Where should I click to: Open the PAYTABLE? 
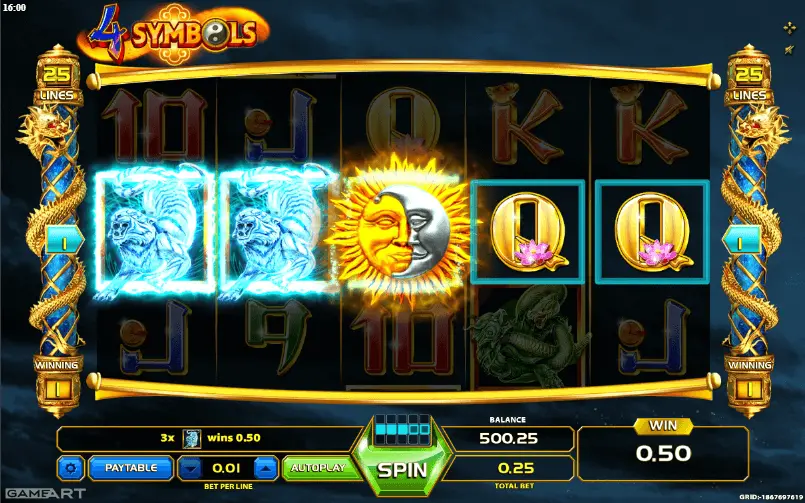pyautogui.click(x=131, y=467)
